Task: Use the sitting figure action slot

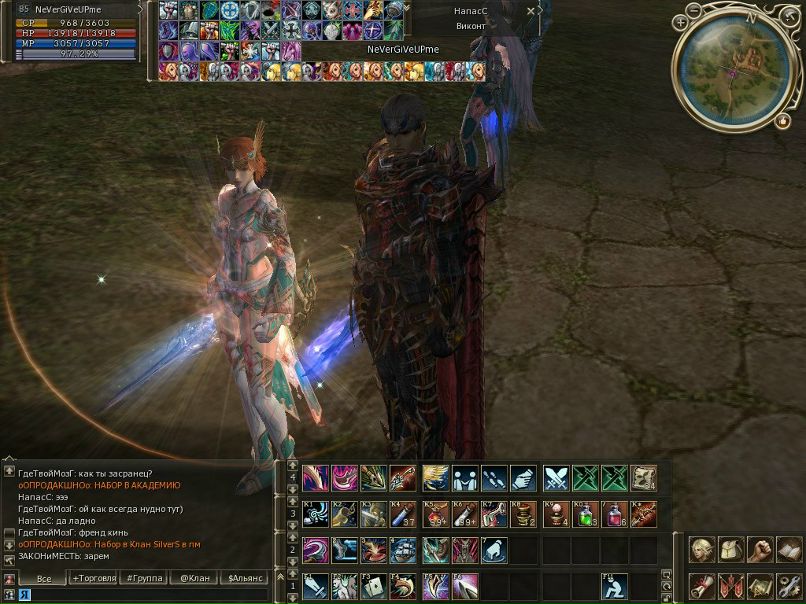Action: coord(615,586)
